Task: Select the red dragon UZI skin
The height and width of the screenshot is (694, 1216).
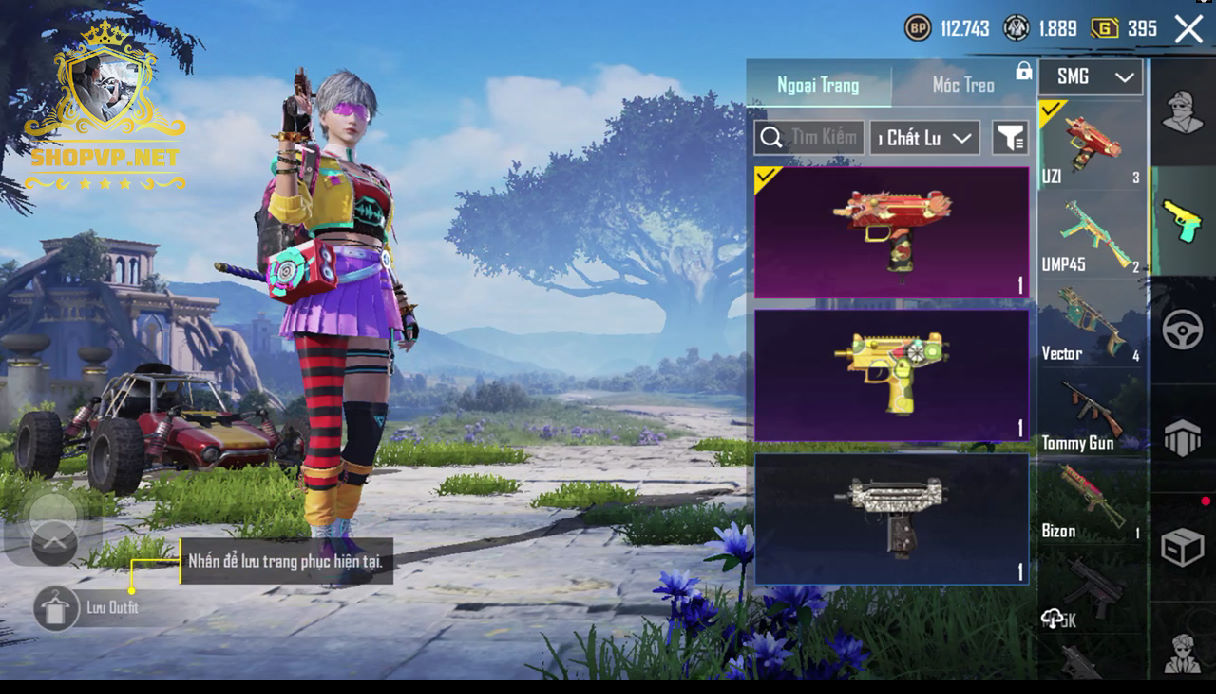Action: coord(891,232)
